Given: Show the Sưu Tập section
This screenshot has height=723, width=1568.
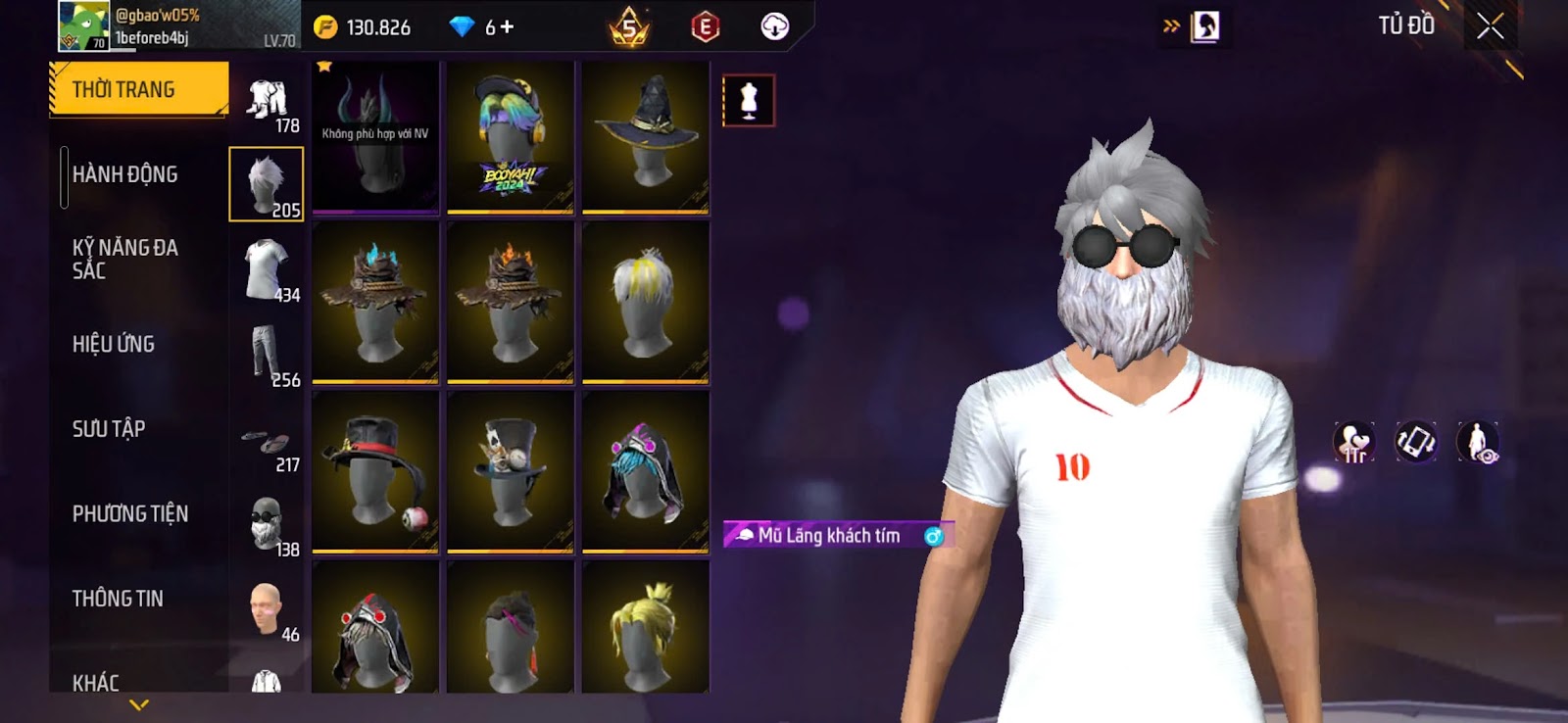Looking at the screenshot, I should click(x=109, y=429).
